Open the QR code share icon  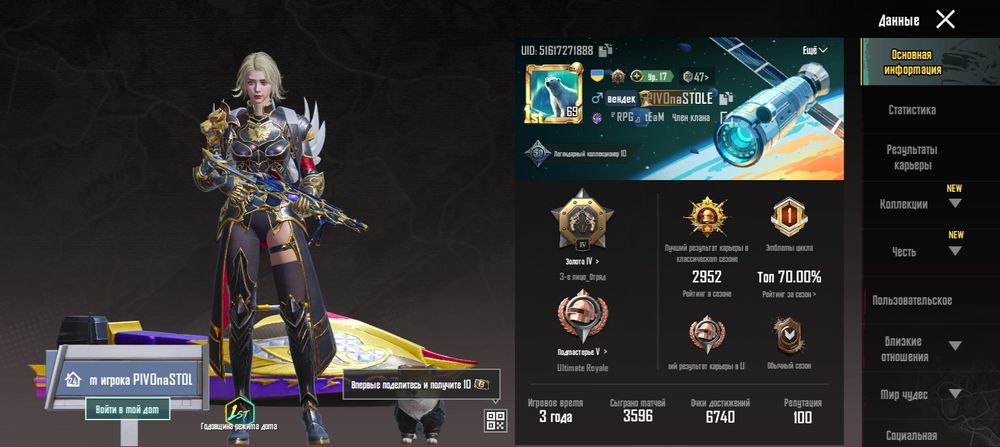coord(494,420)
